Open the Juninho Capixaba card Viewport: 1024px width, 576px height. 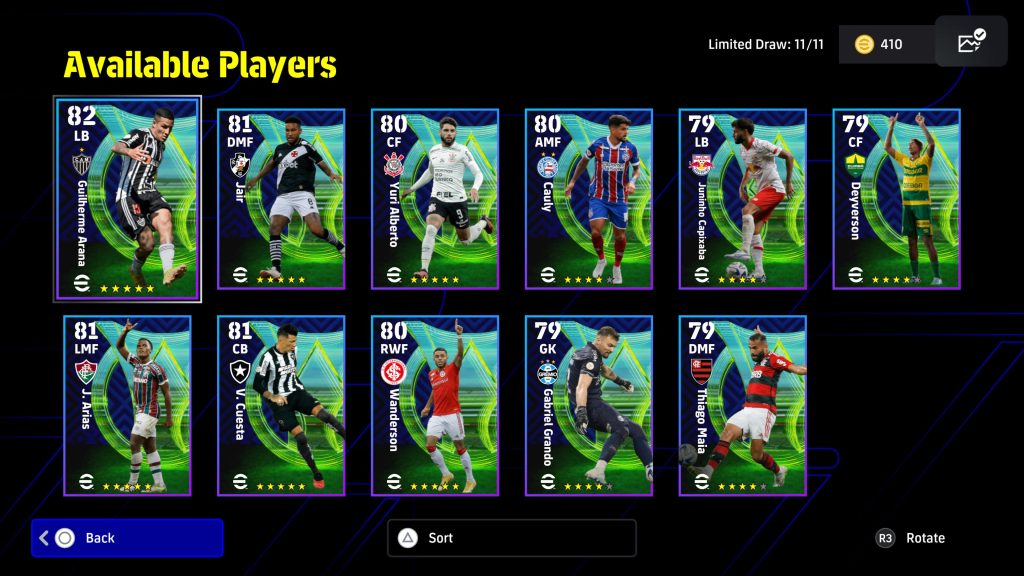(743, 198)
